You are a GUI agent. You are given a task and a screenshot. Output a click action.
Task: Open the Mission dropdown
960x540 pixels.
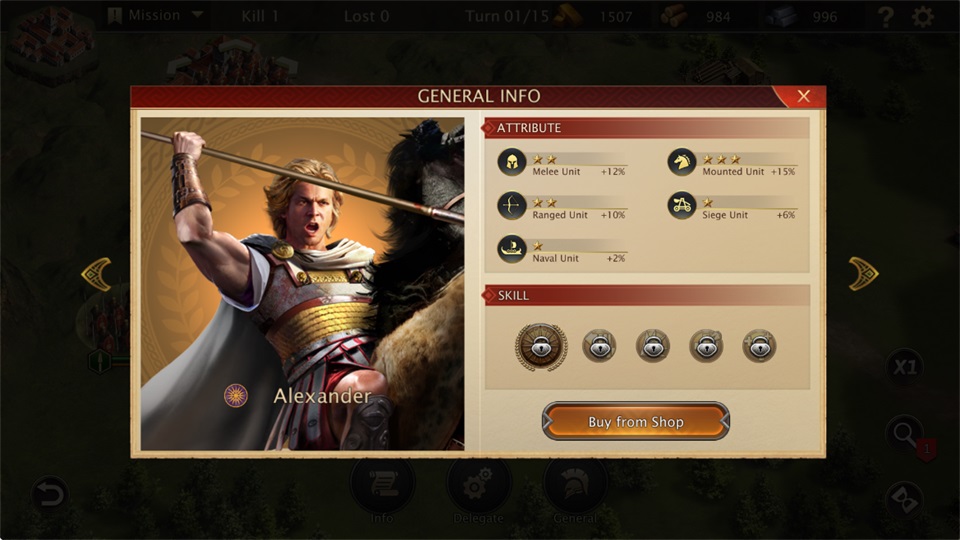(155, 16)
